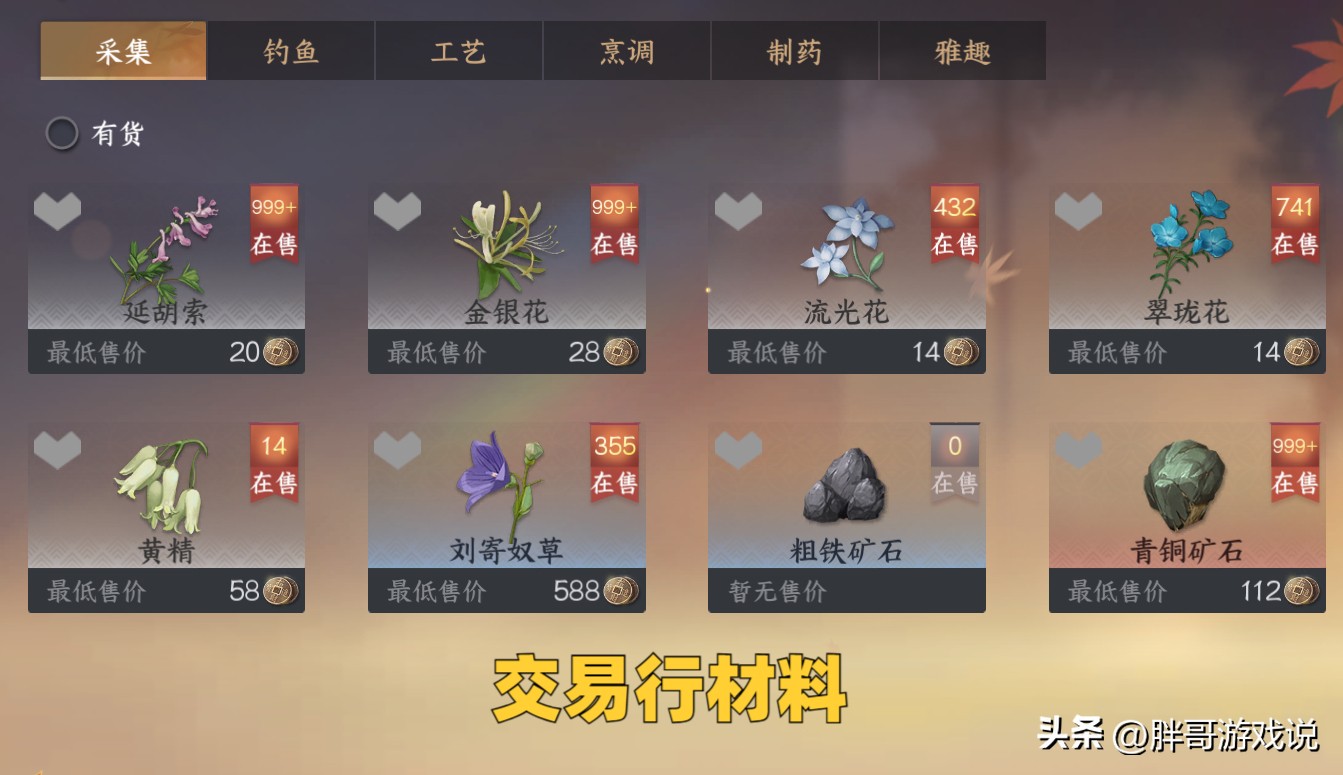This screenshot has width=1343, height=775.
Task: Click the heart icon on 金银花
Action: (x=400, y=212)
